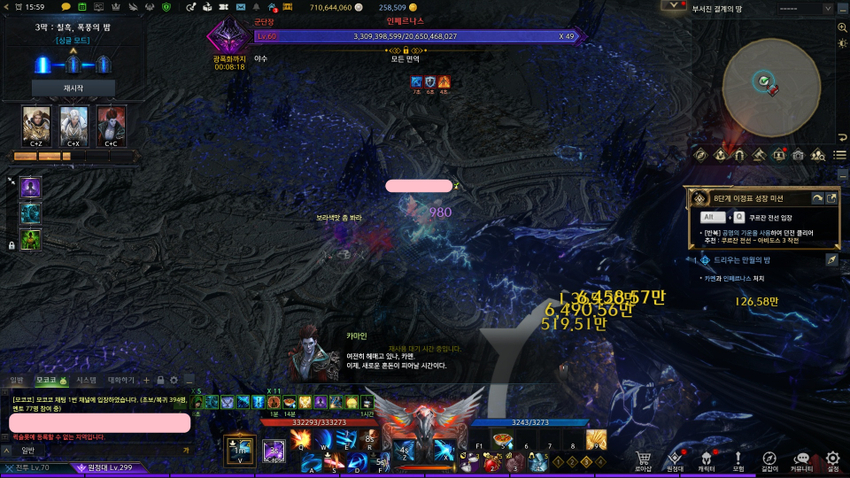Viewport: 850px width, 478px height.
Task: Open the 설정 settings gear menu
Action: (x=833, y=459)
